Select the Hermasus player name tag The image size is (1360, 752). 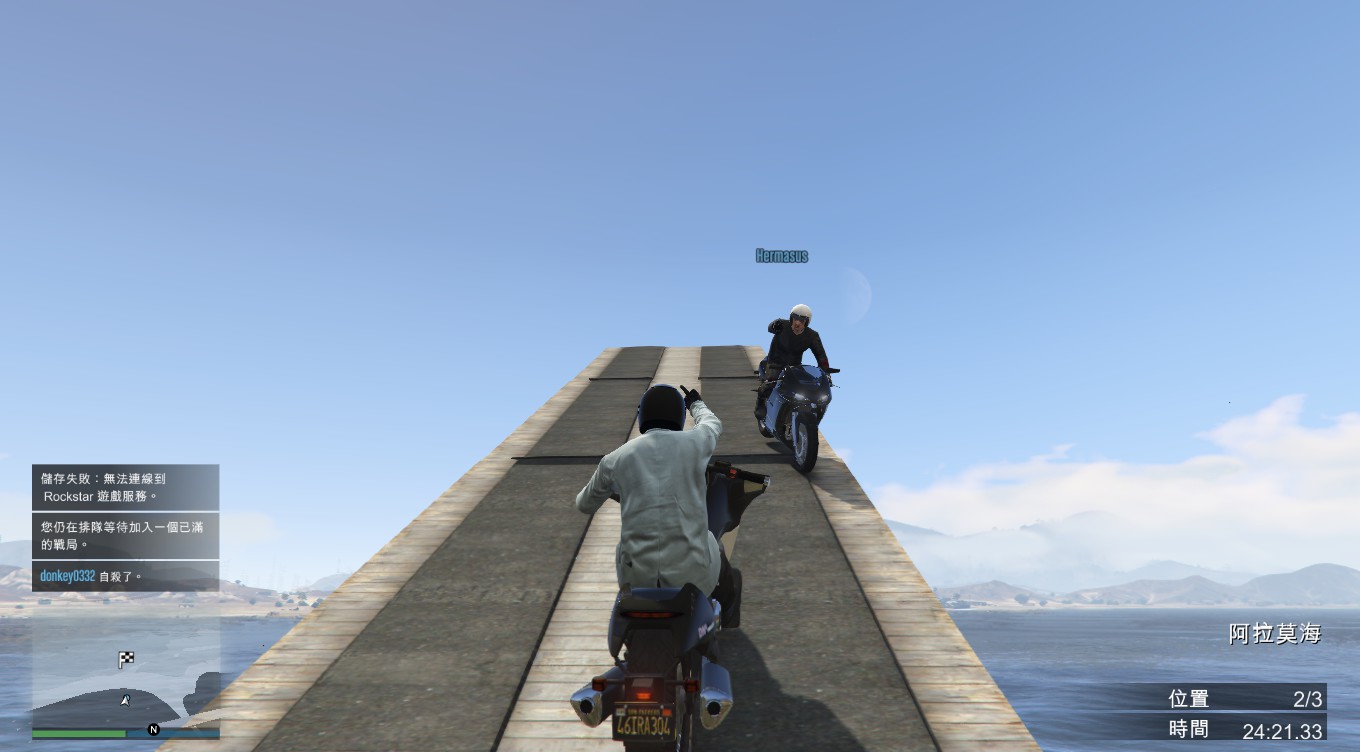(x=782, y=257)
